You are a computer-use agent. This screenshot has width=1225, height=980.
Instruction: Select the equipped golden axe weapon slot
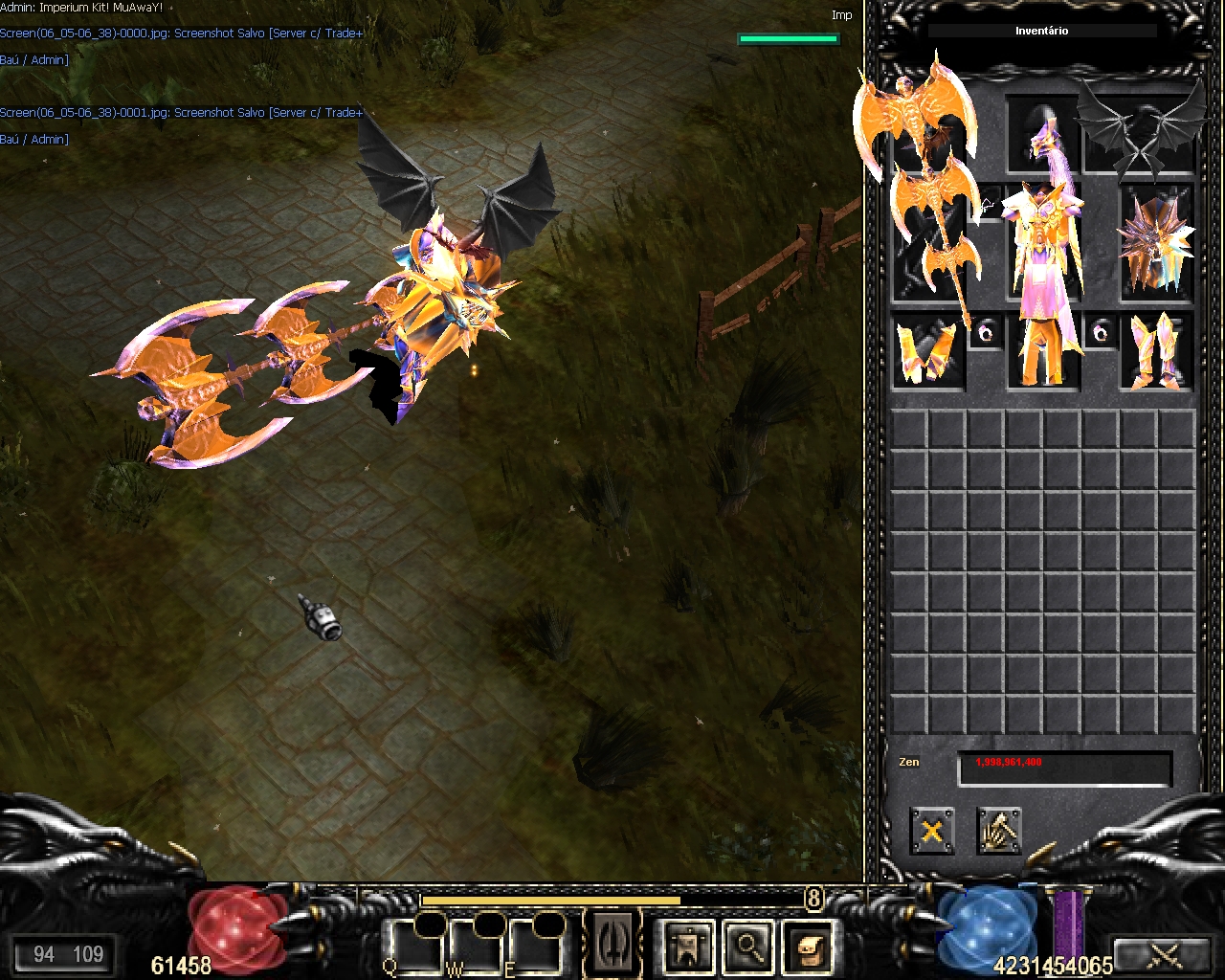pos(927,241)
